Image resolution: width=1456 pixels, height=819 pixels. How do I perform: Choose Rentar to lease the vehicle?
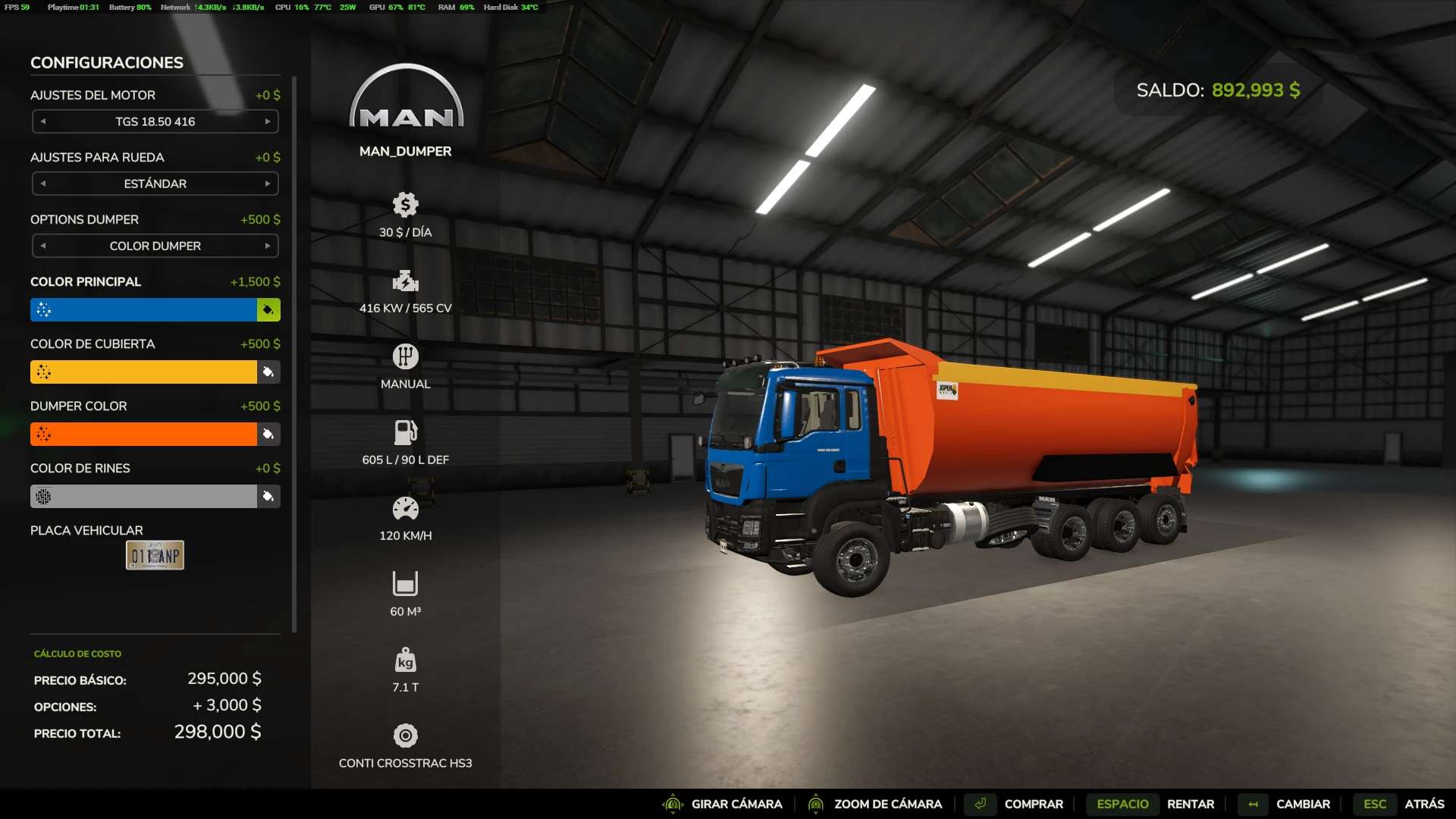click(1190, 804)
